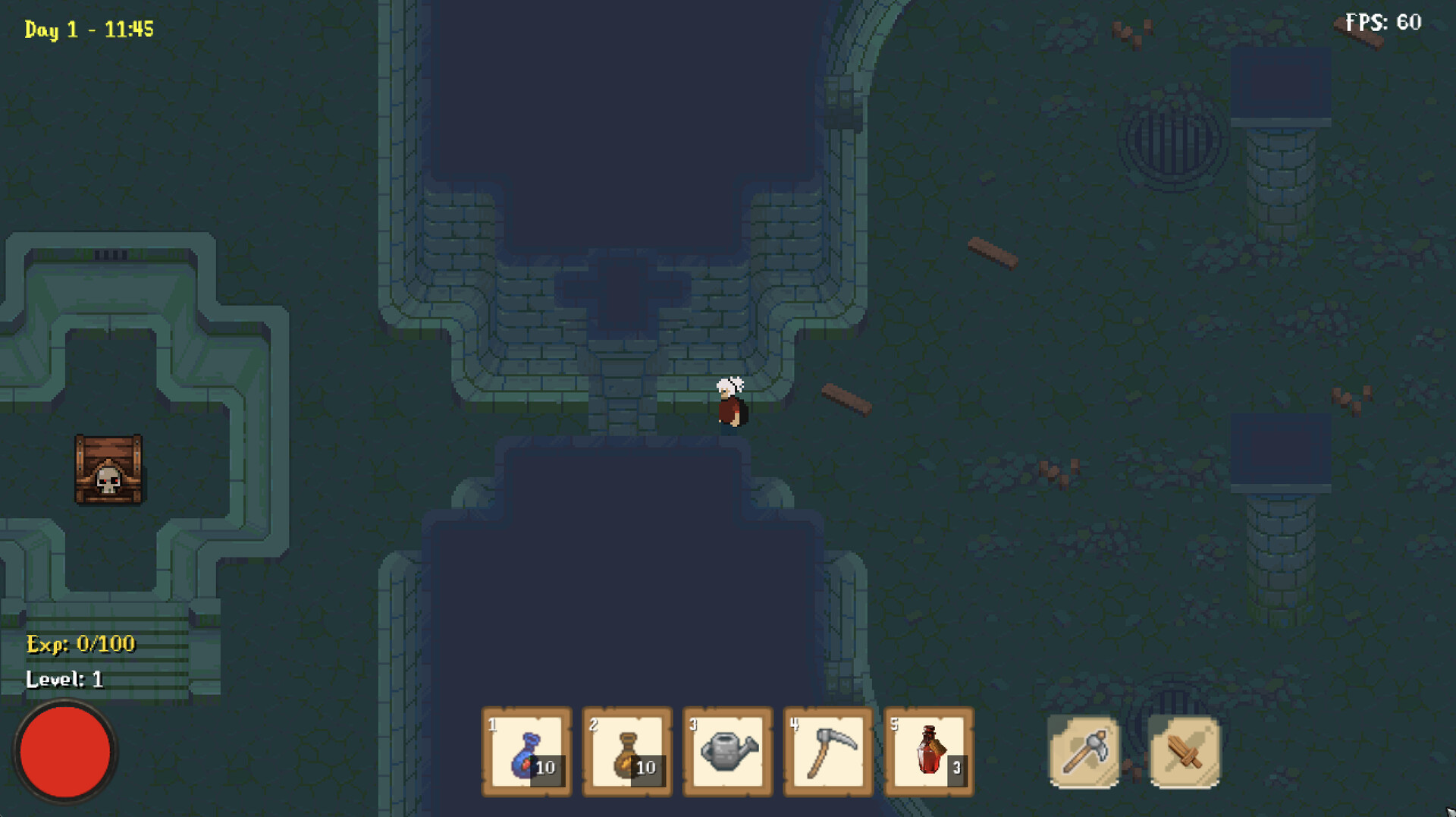Select the brown pouch in hotbar slot 2
The height and width of the screenshot is (817, 1456).
click(626, 752)
